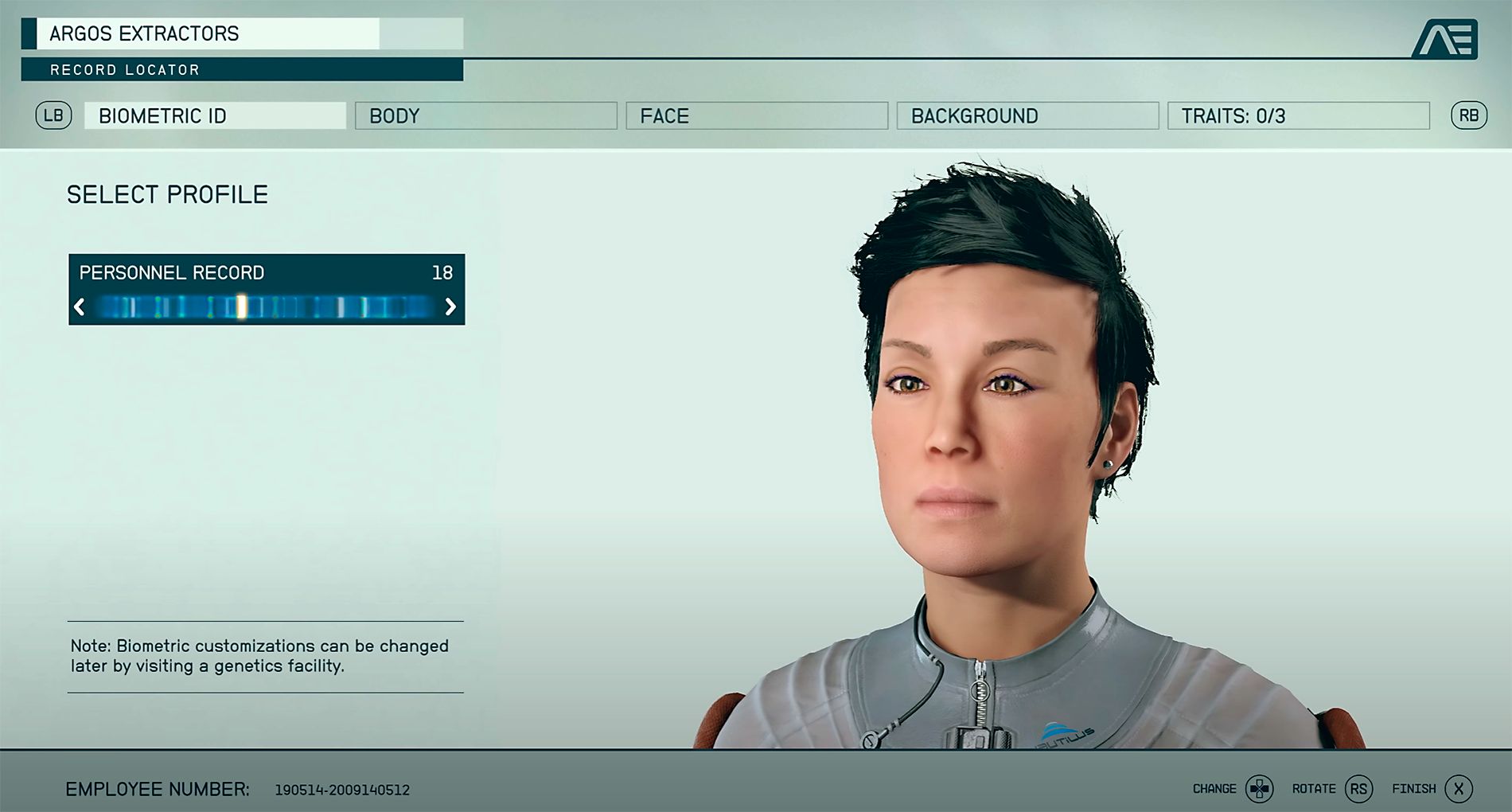
Task: Open the Face customization tab
Action: 756,116
